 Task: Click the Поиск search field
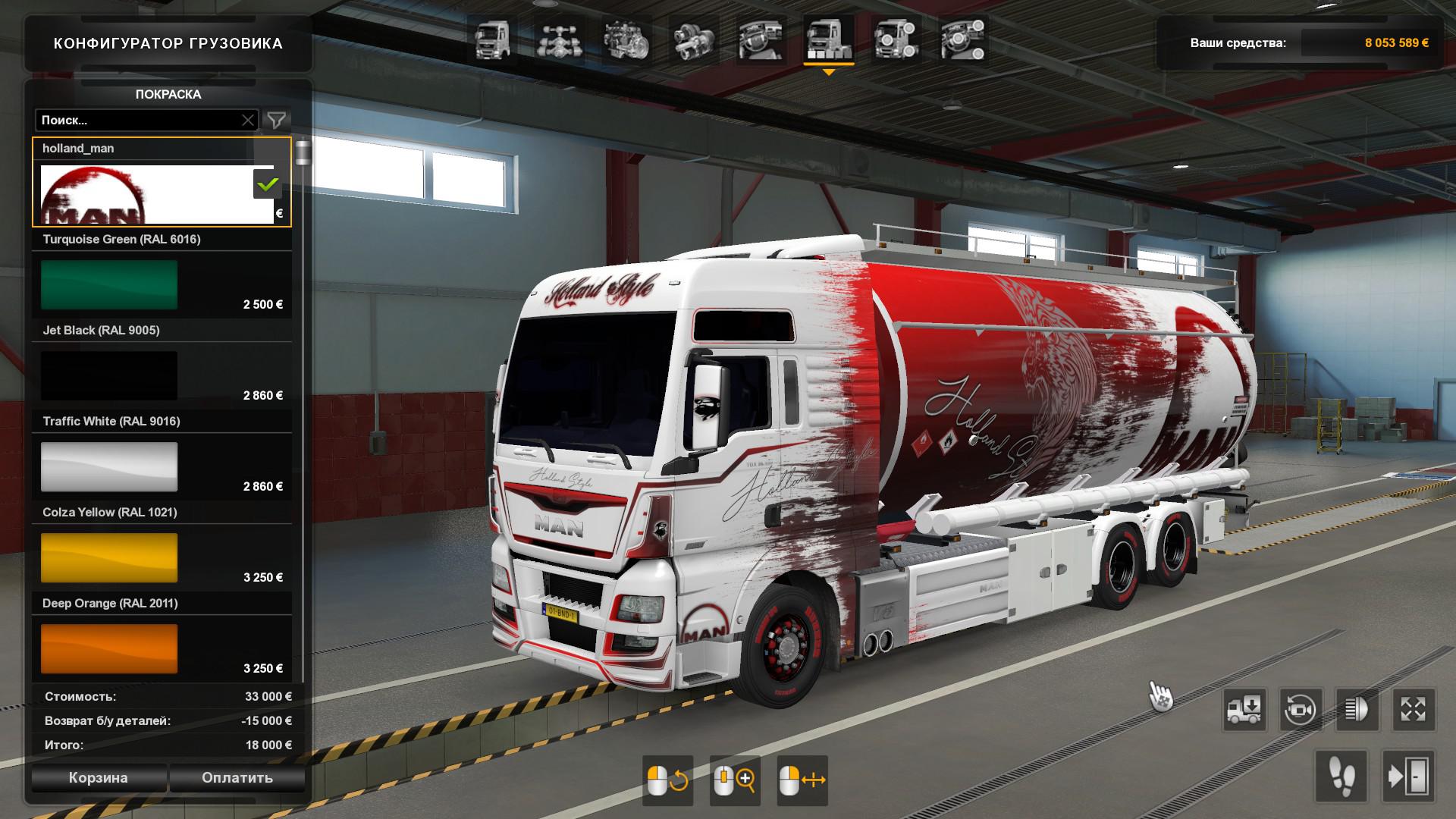click(140, 120)
